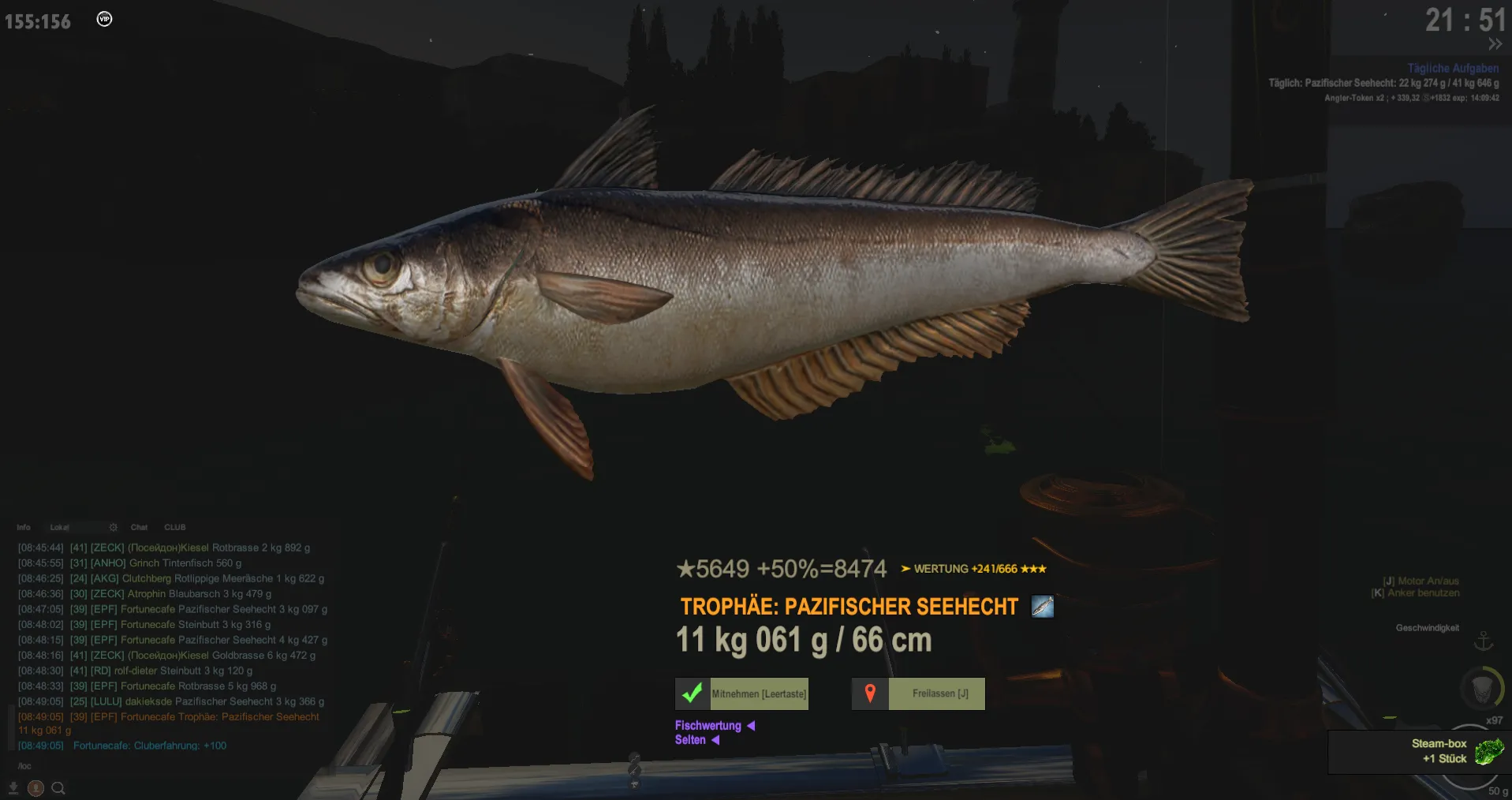
Task: Collapse the panel with double-arrow icon
Action: click(1495, 44)
